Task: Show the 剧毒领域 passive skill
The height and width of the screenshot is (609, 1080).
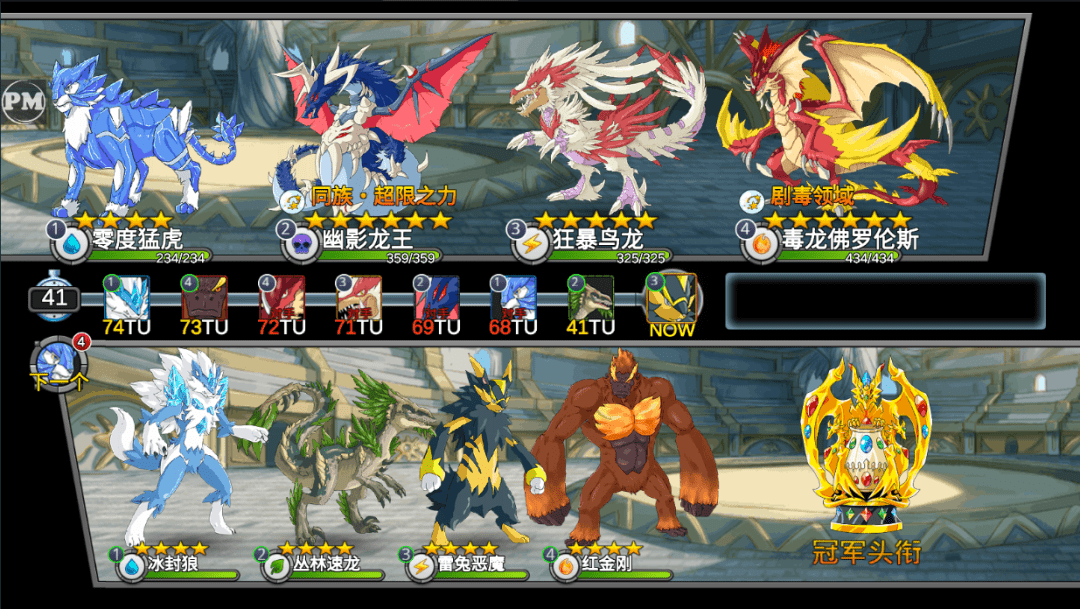Action: coord(812,197)
